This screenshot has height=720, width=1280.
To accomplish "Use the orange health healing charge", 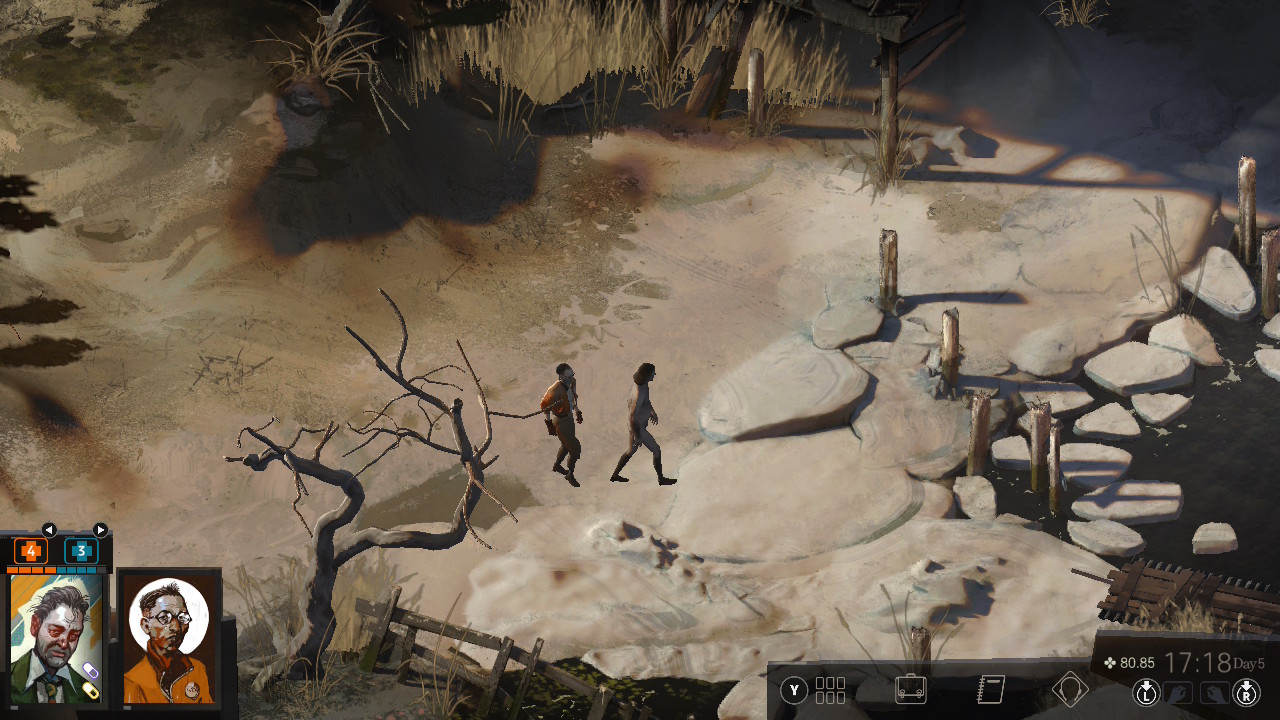I will 31,551.
